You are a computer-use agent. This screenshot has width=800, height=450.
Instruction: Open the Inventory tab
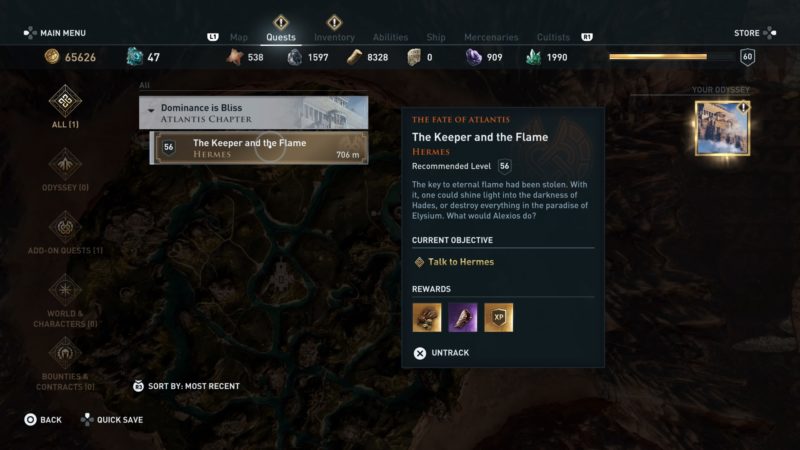coord(334,38)
